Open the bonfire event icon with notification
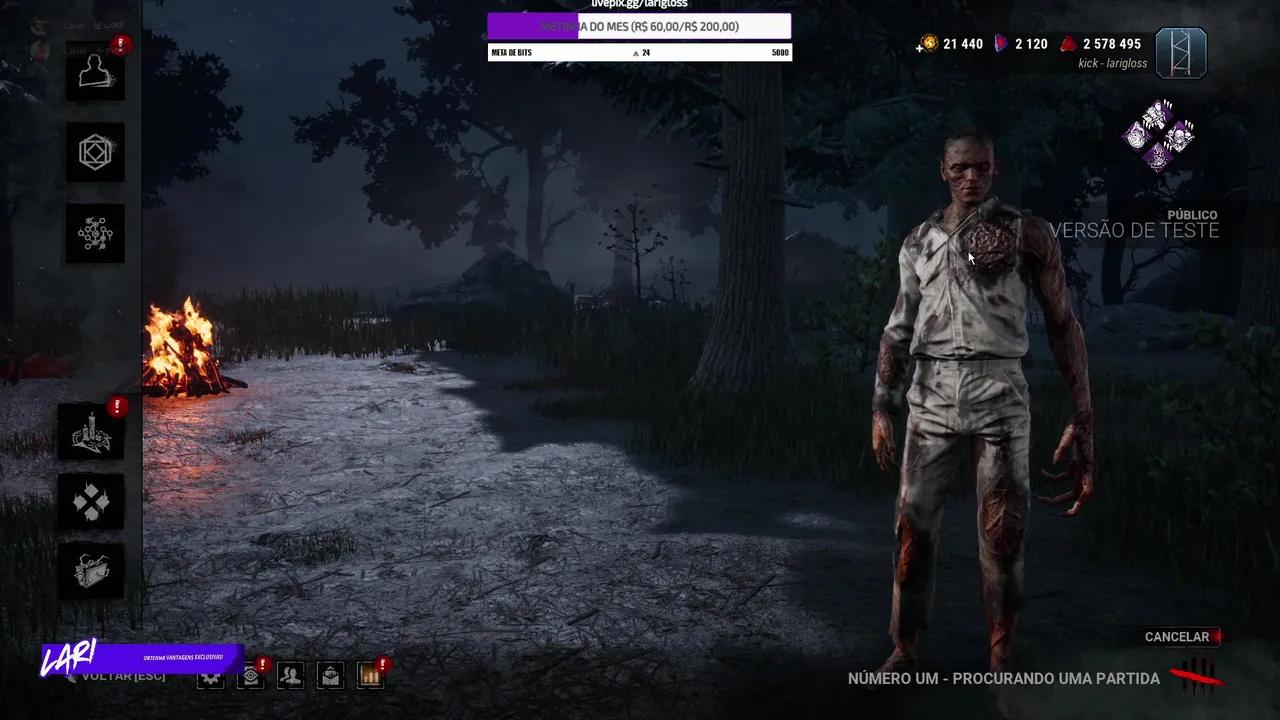1280x720 pixels. [x=369, y=676]
